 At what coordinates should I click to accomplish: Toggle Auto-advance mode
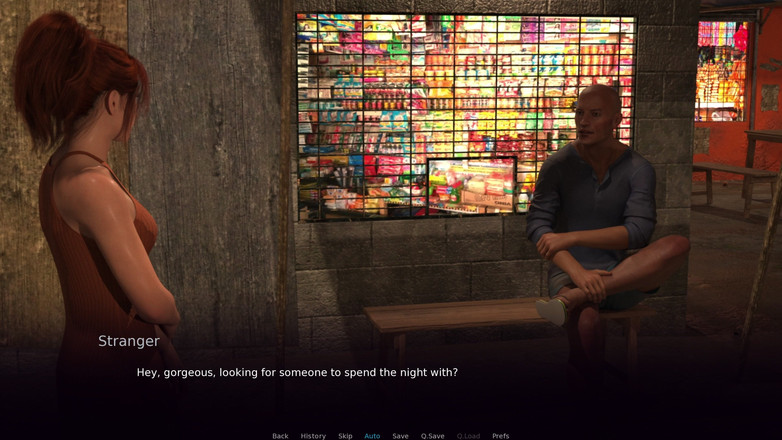pyautogui.click(x=372, y=436)
